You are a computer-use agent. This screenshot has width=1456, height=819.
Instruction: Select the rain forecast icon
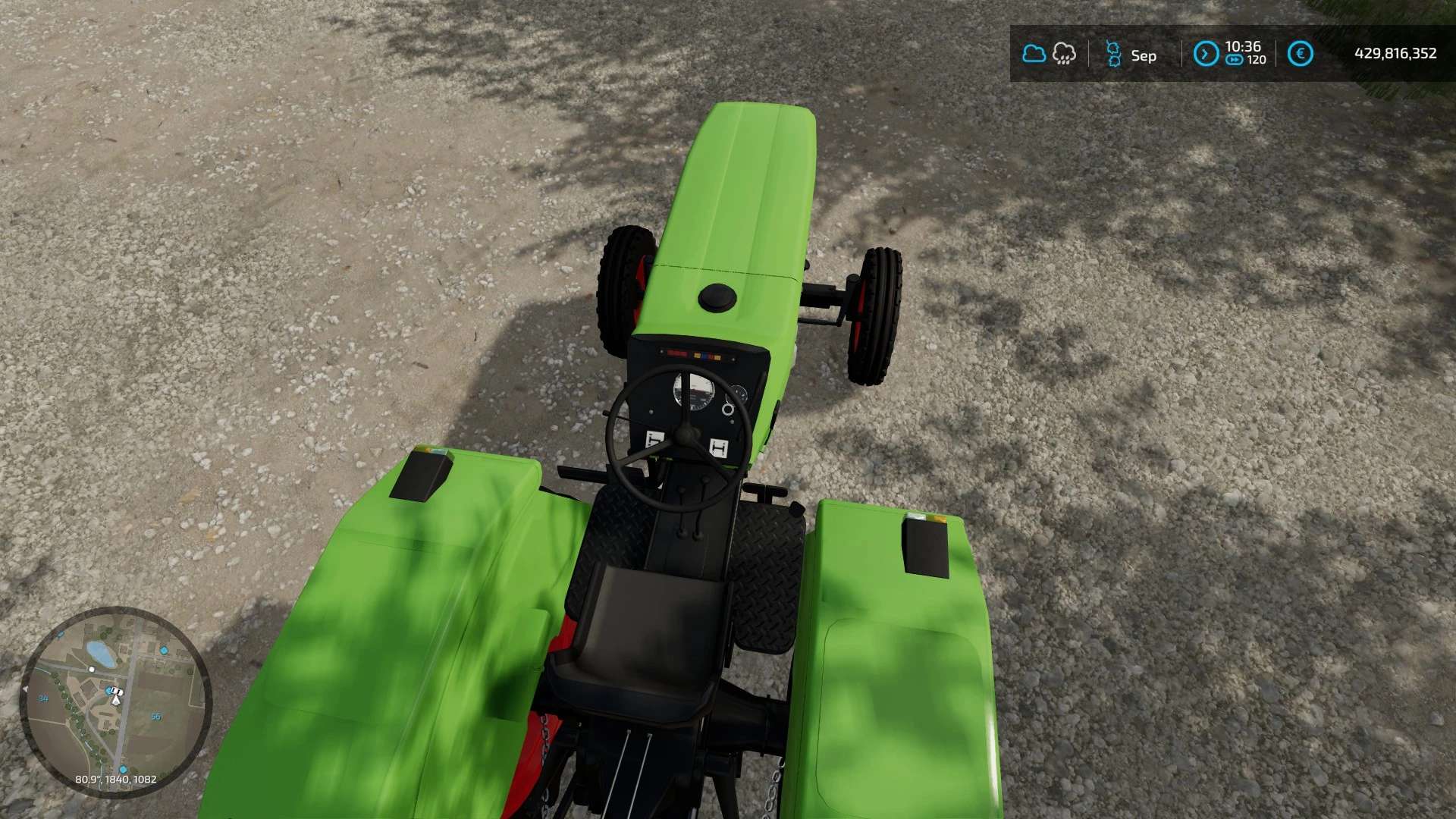1064,54
